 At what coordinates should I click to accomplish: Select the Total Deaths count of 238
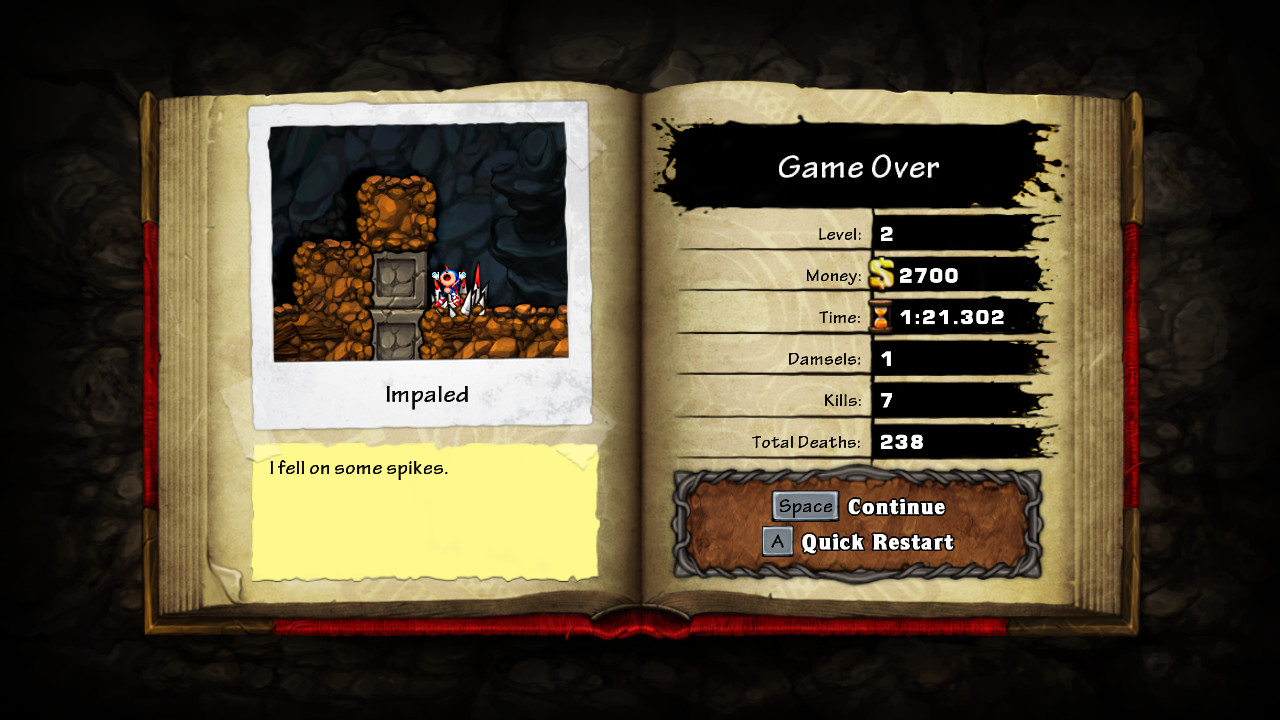point(900,442)
